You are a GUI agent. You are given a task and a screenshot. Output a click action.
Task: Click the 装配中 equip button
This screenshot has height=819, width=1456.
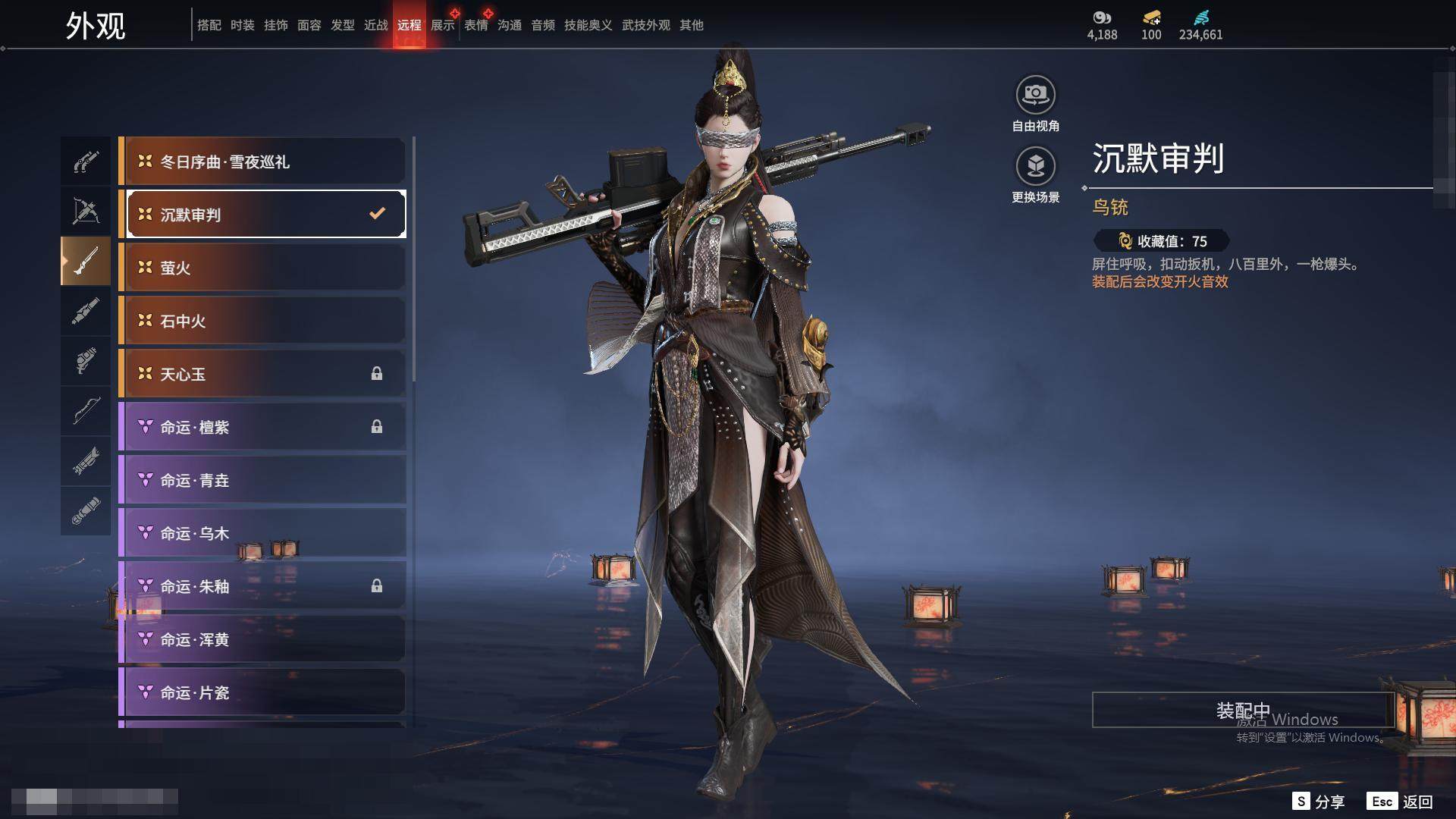click(x=1242, y=710)
